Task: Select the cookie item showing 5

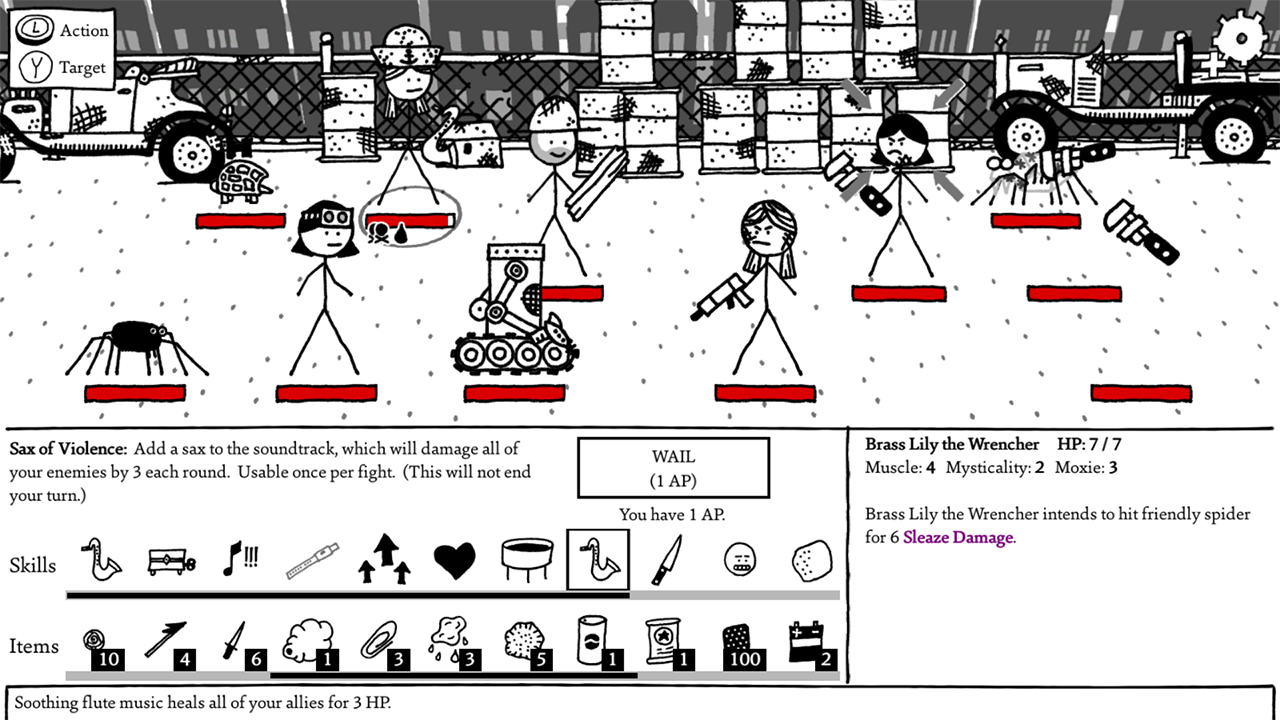Action: (x=520, y=638)
